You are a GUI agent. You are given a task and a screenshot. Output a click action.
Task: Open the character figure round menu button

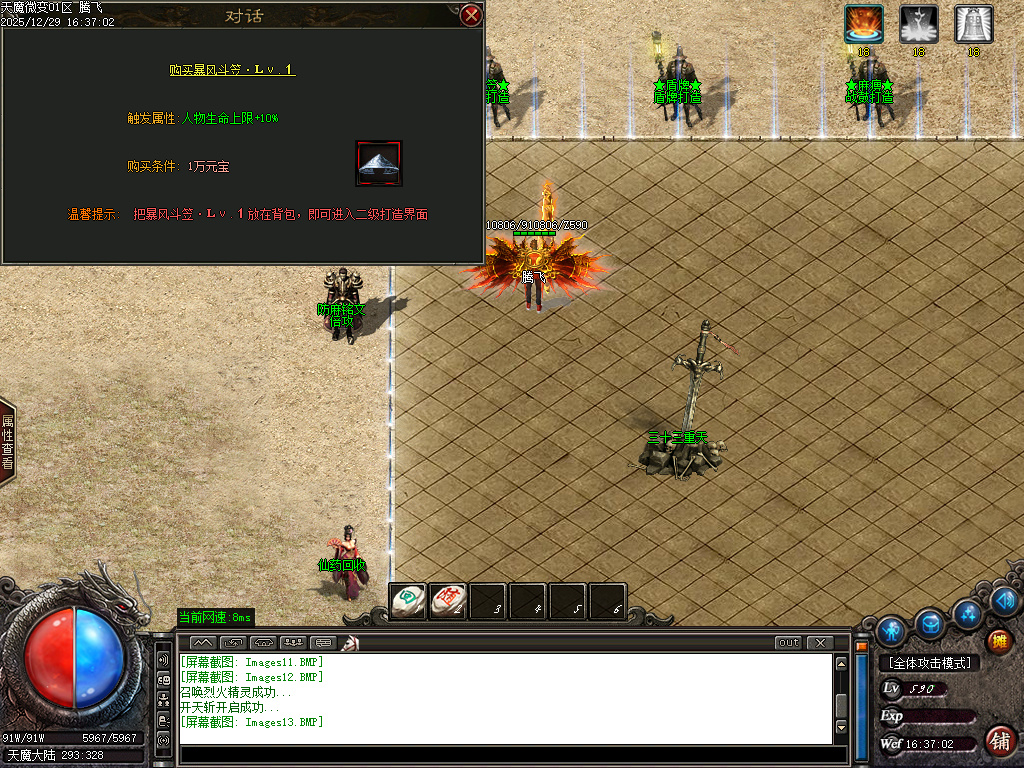(x=891, y=631)
